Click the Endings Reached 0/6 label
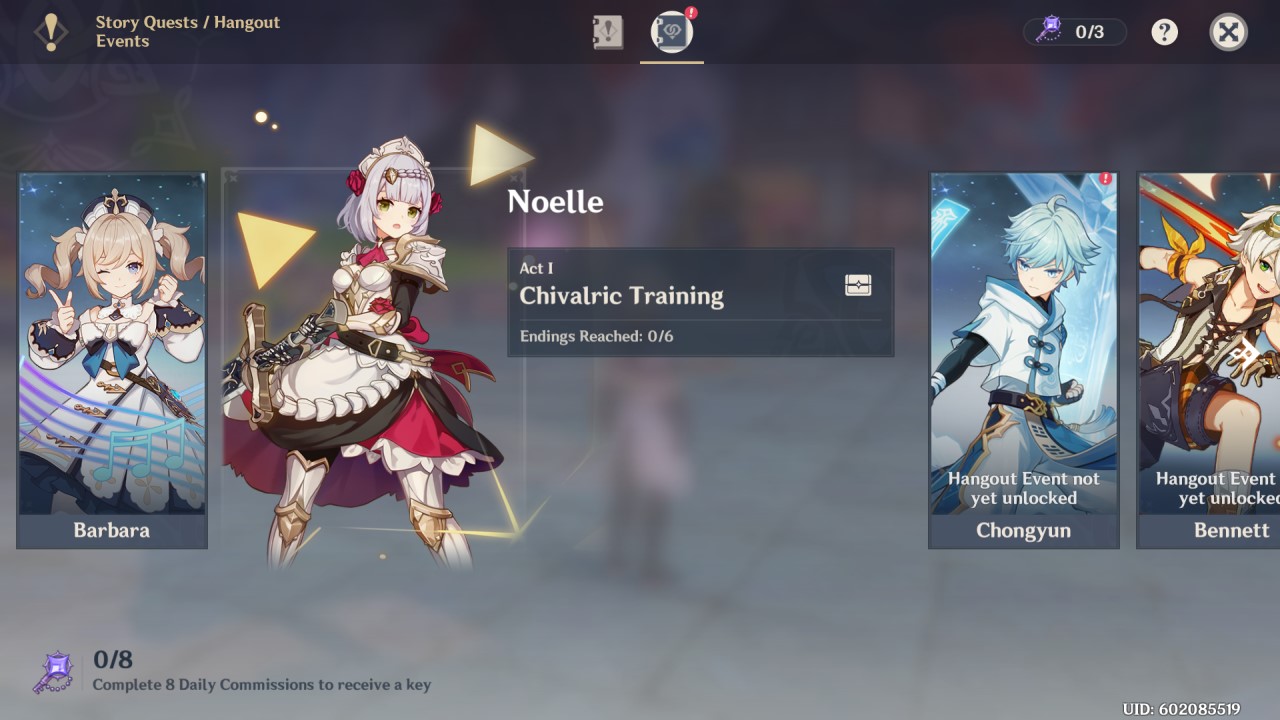Image resolution: width=1280 pixels, height=720 pixels. (x=598, y=336)
